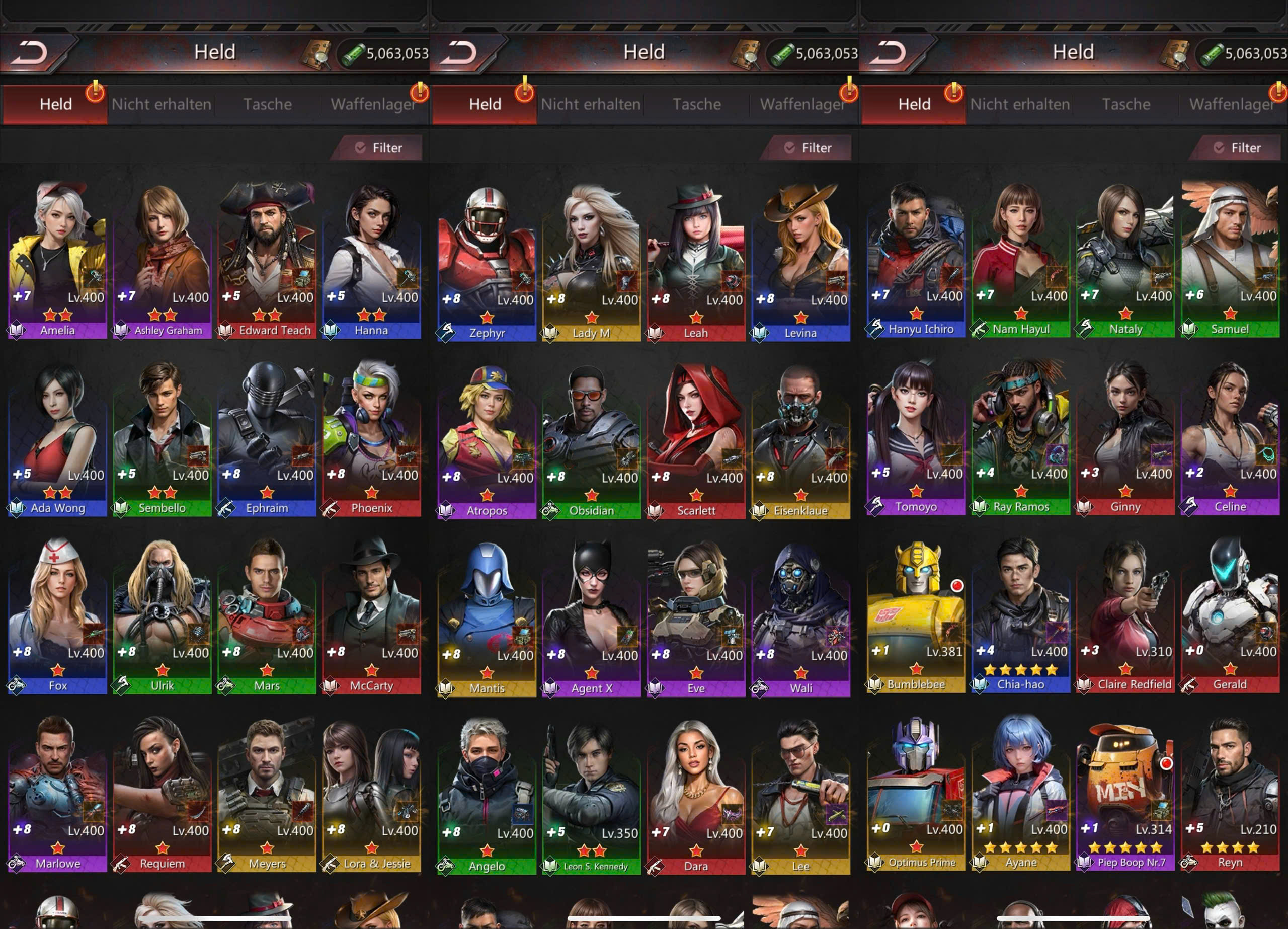Screen dimensions: 1288x929
Task: Select the Optimus Prime hero card
Action: pos(916,791)
